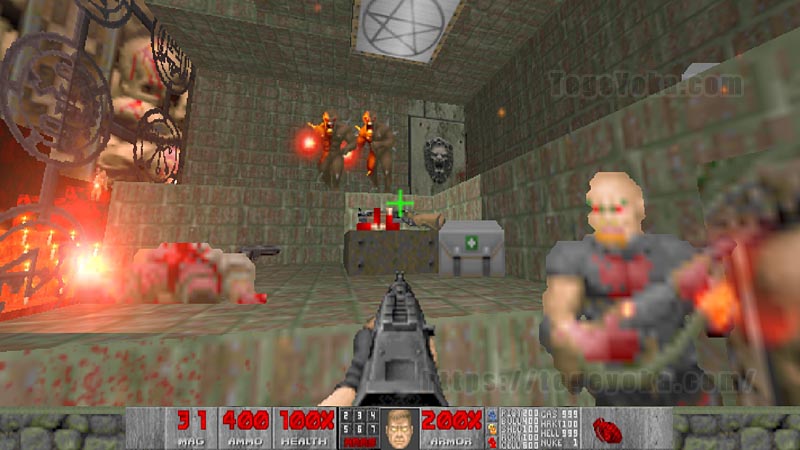Choose weapon slot 2 in the arms panel

348,416
